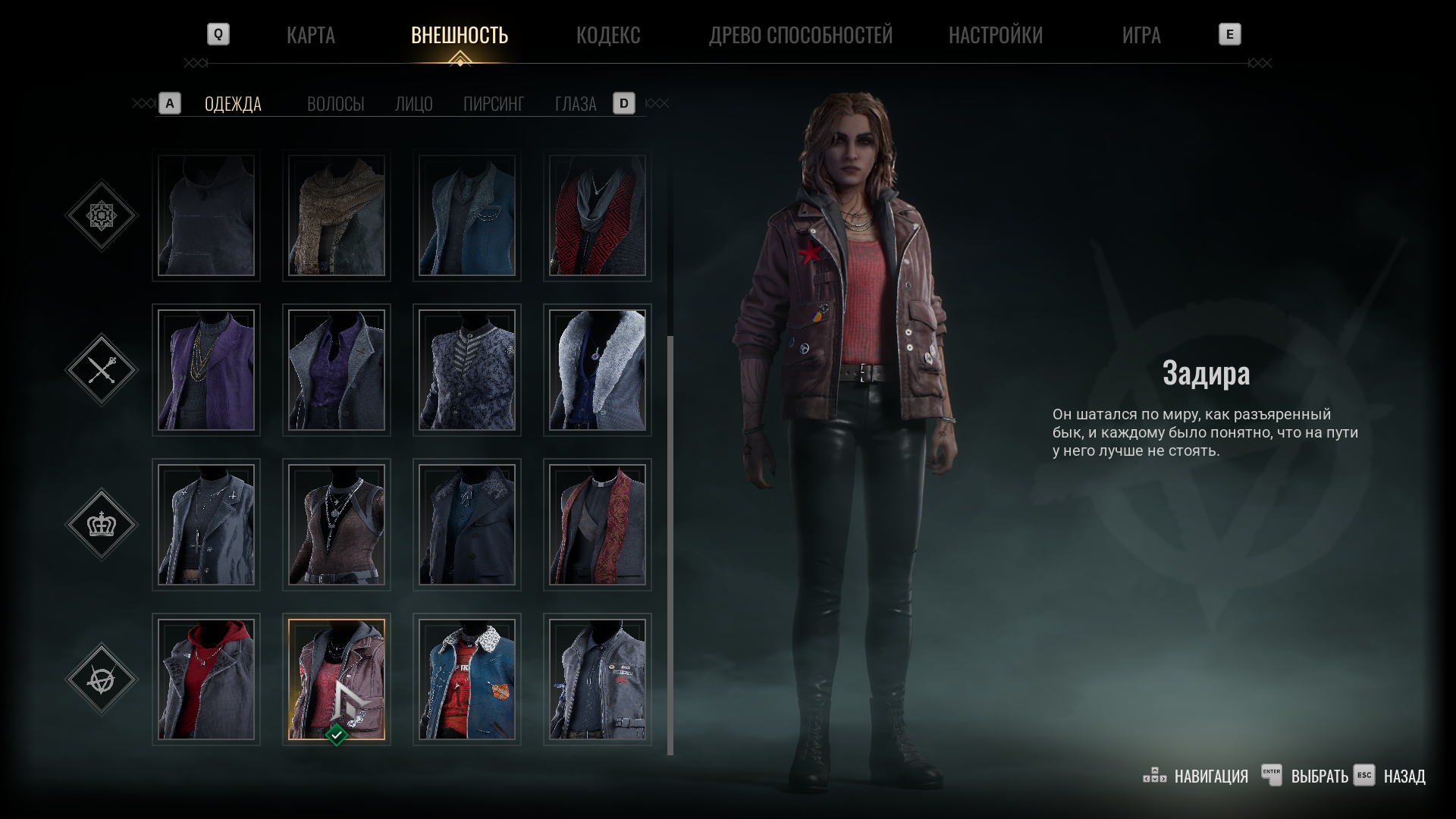Select the blue denim jacket outfit
This screenshot has width=1456, height=819.
coord(467,679)
